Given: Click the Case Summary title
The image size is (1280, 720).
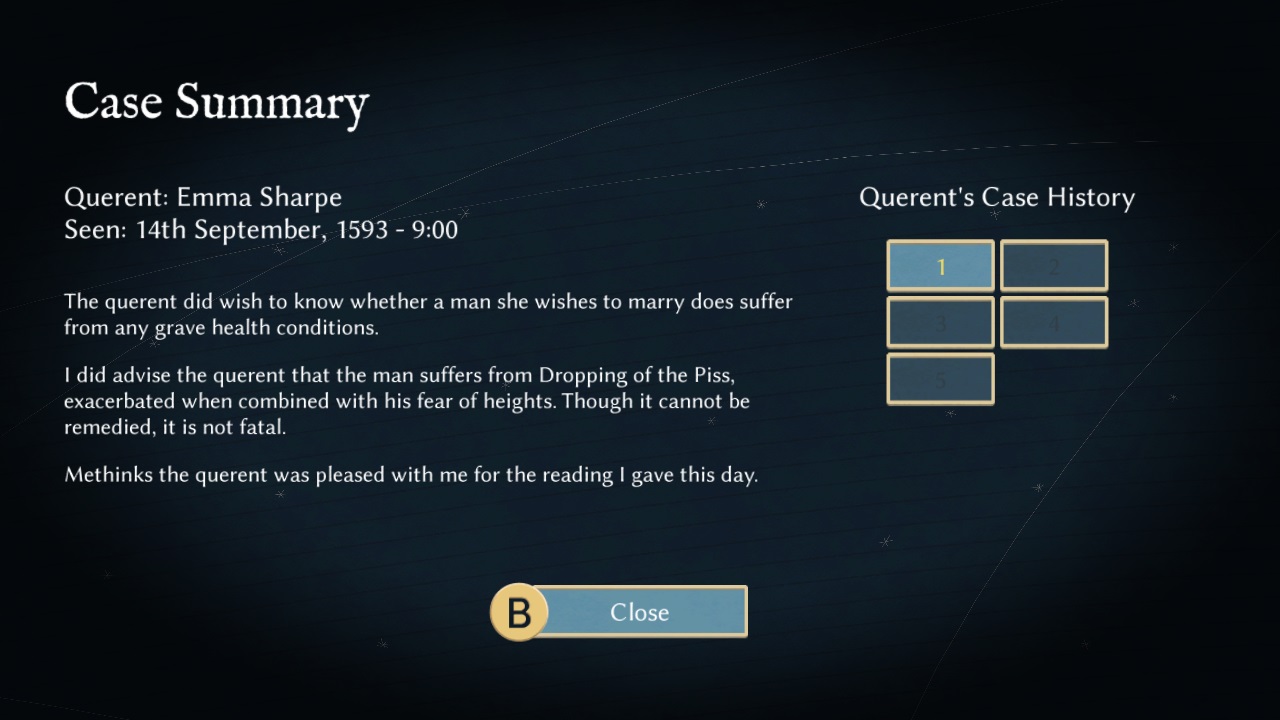Looking at the screenshot, I should click(216, 101).
